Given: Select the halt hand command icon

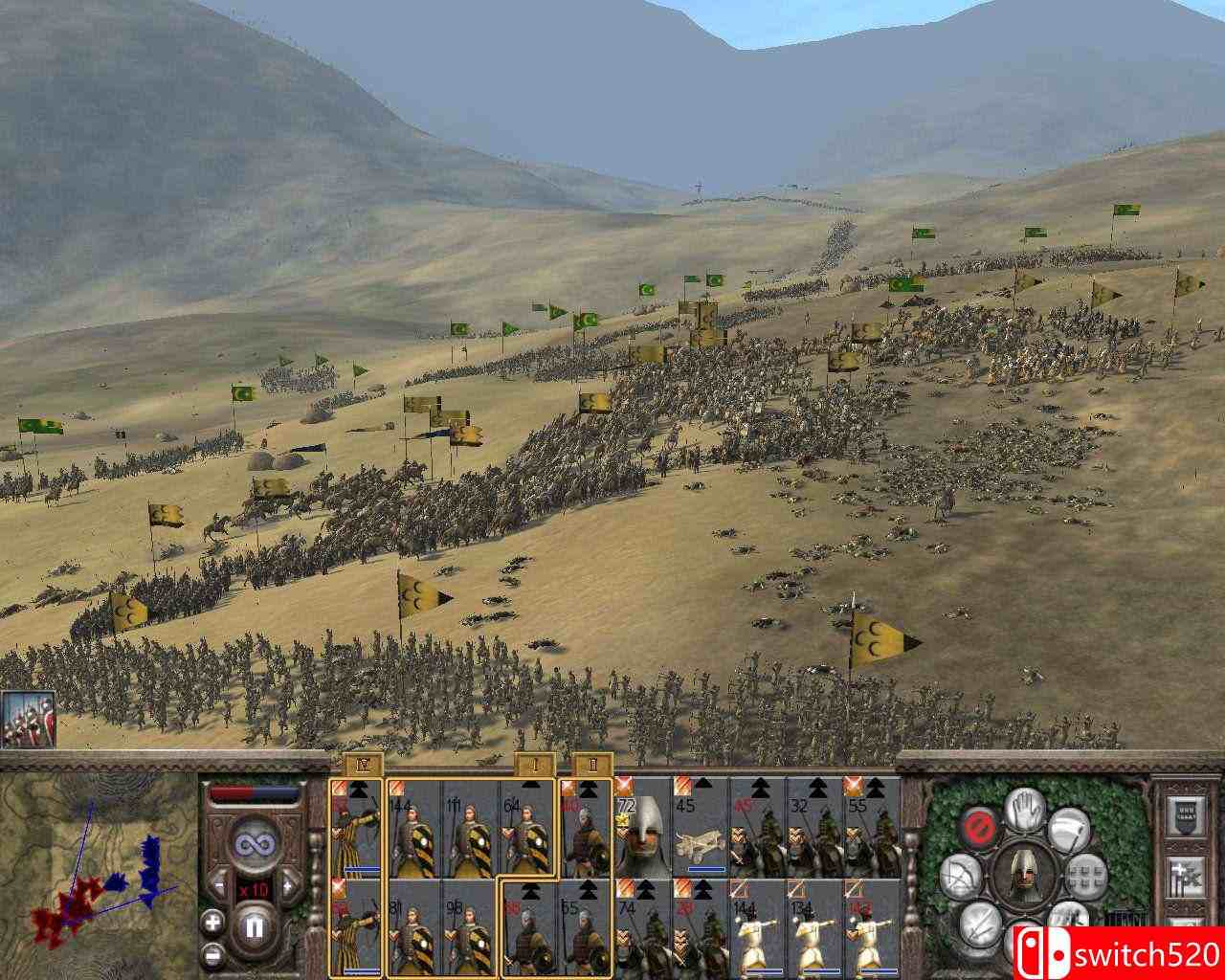Looking at the screenshot, I should click(x=1025, y=813).
